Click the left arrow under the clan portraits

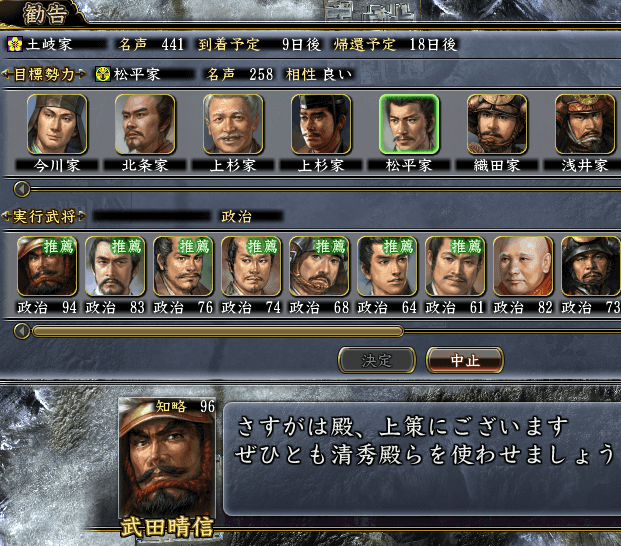tap(22, 188)
